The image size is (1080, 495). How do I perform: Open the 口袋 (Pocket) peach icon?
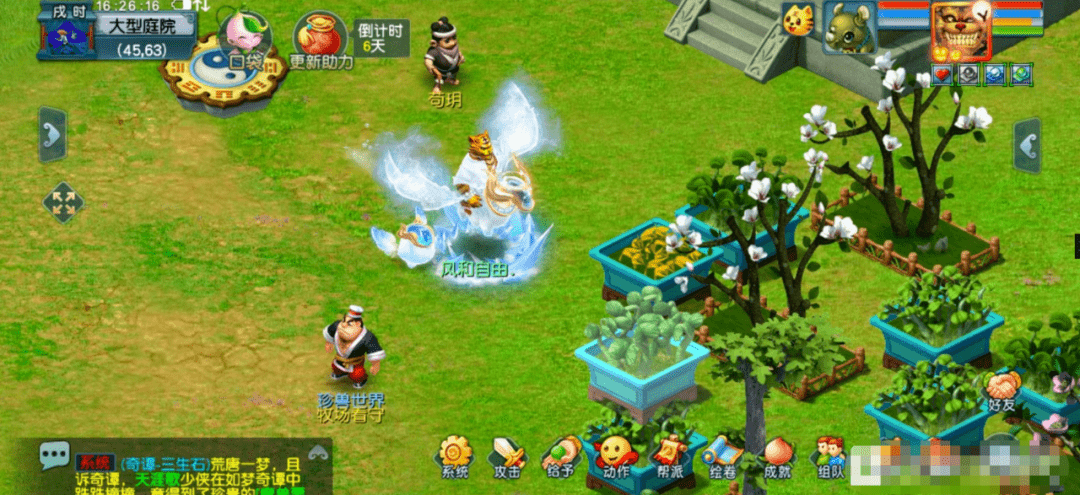click(x=244, y=36)
